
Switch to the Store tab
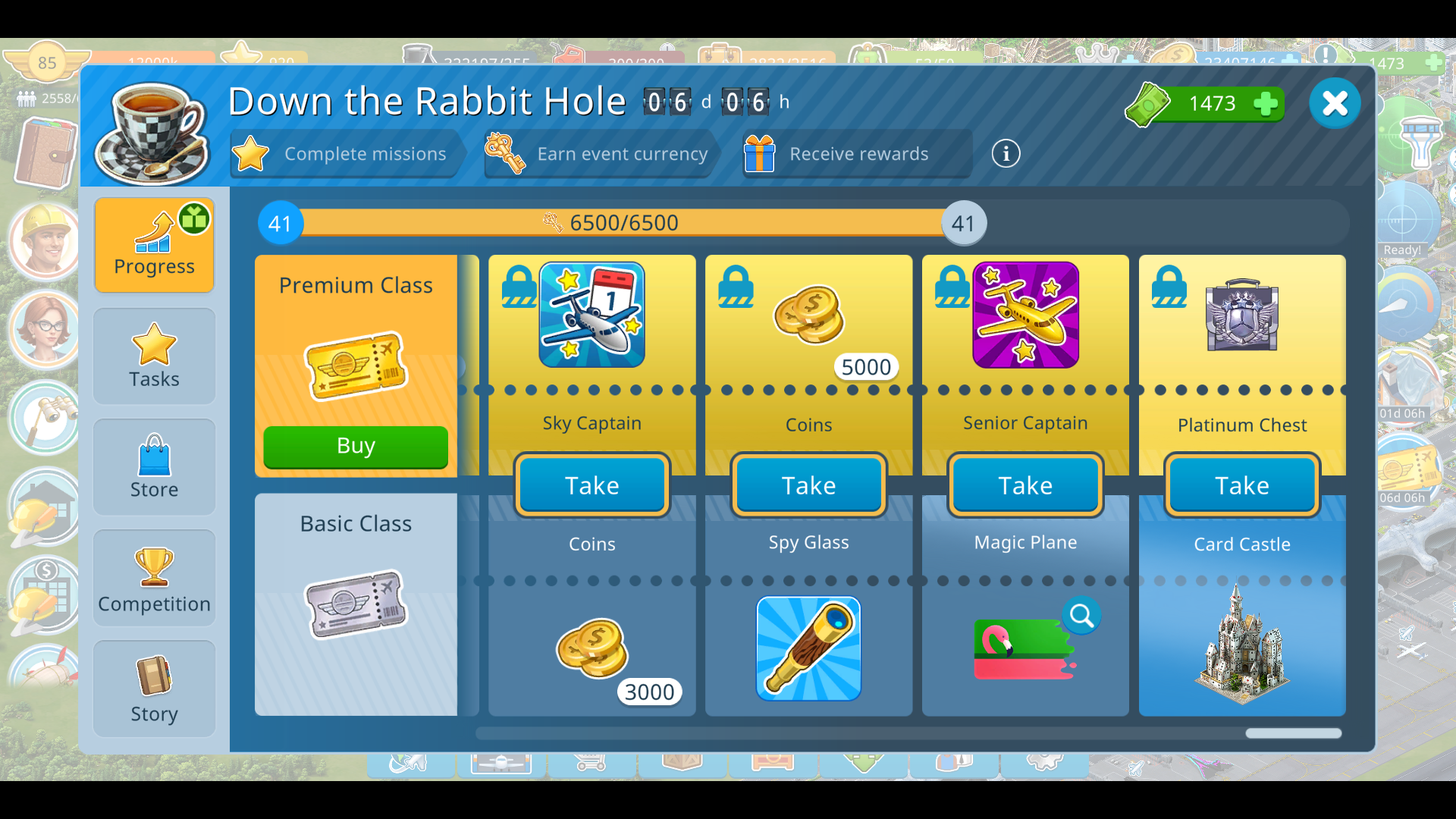tap(154, 467)
